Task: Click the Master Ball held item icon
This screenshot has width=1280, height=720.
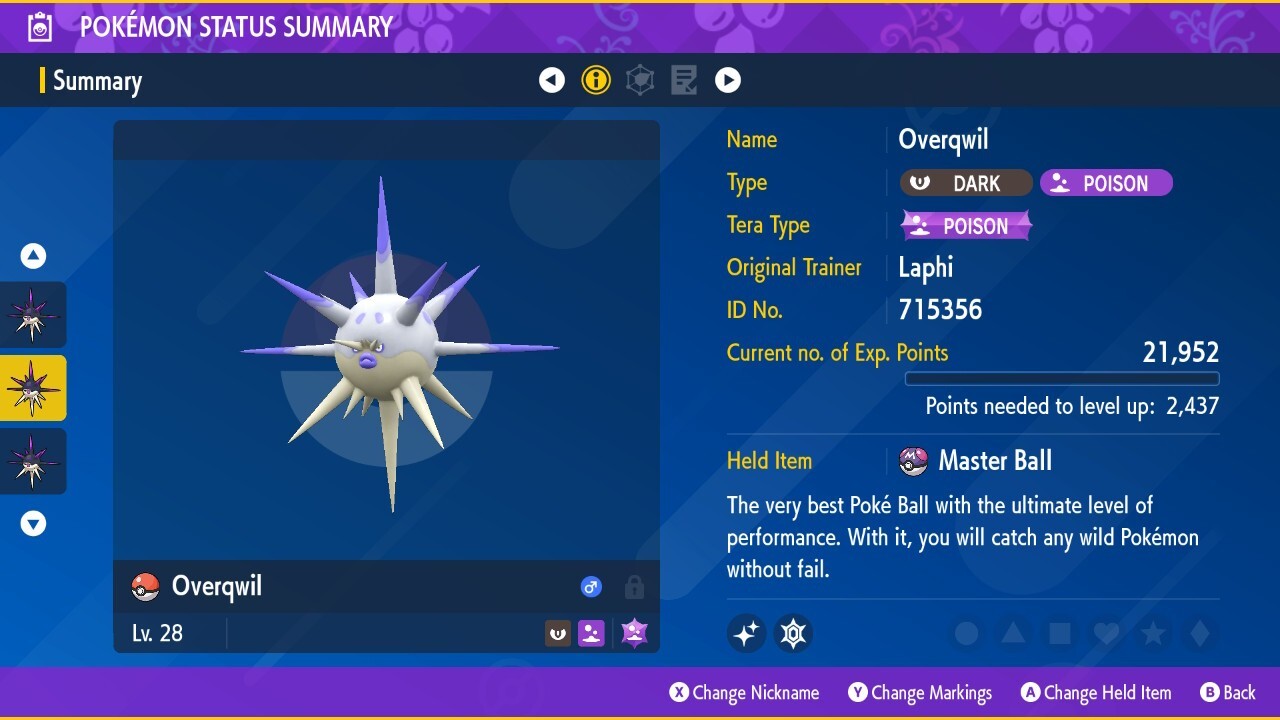Action: pyautogui.click(x=914, y=461)
